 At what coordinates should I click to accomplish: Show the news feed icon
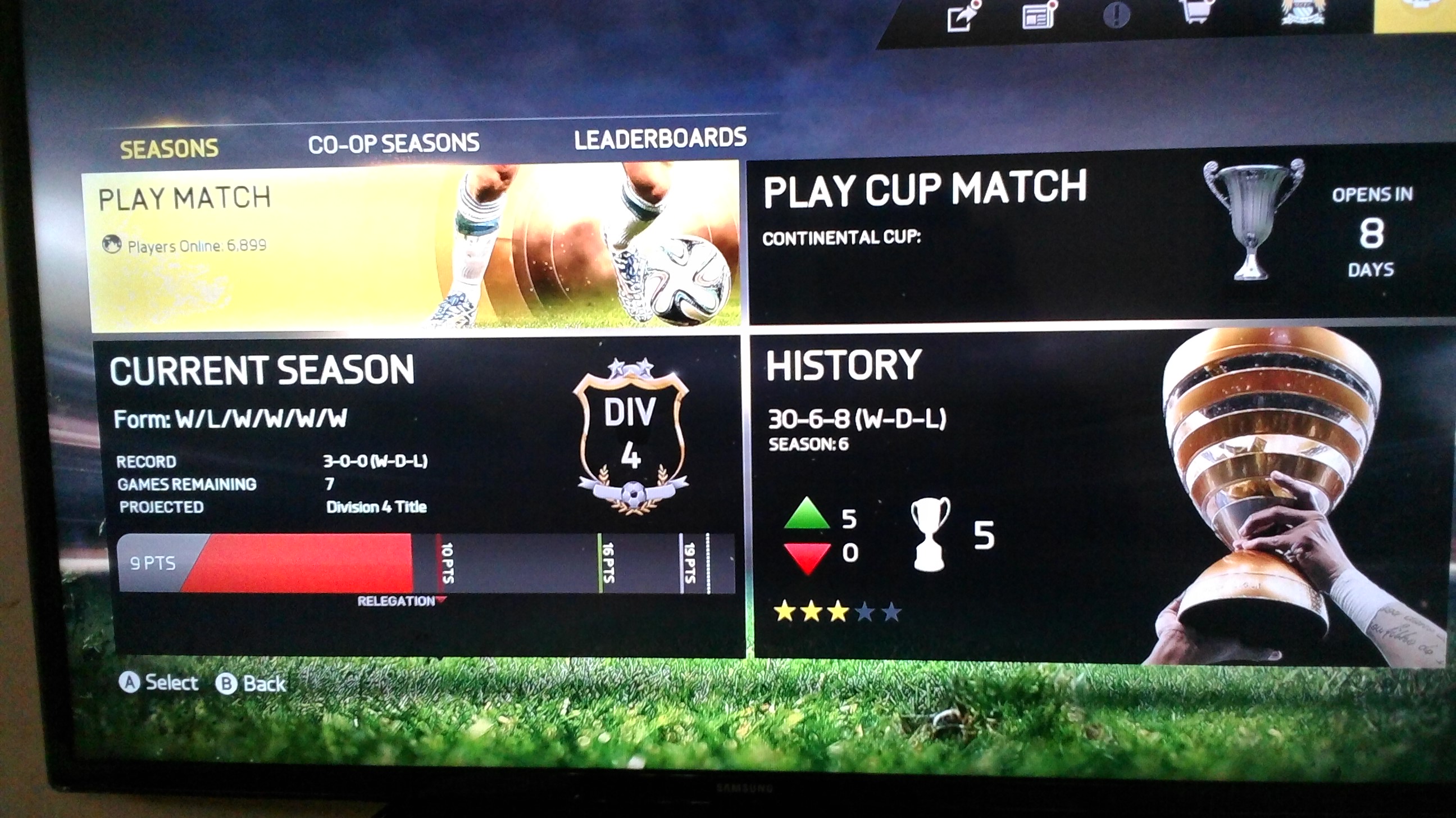tap(1039, 16)
